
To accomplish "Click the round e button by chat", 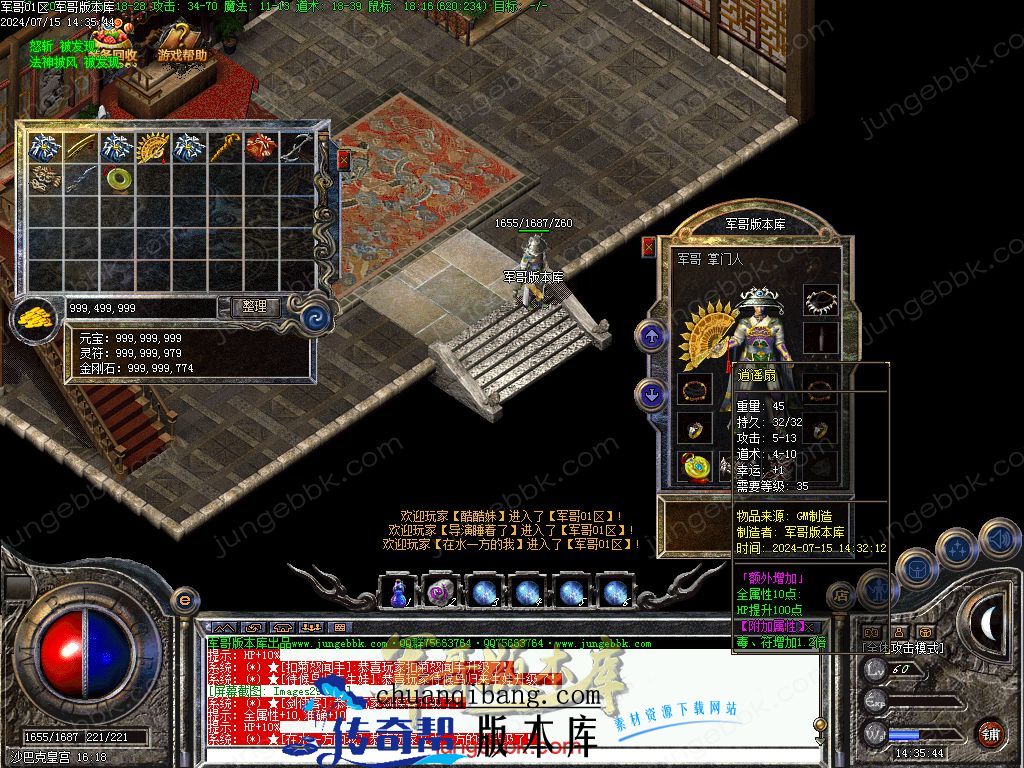I will [184, 600].
